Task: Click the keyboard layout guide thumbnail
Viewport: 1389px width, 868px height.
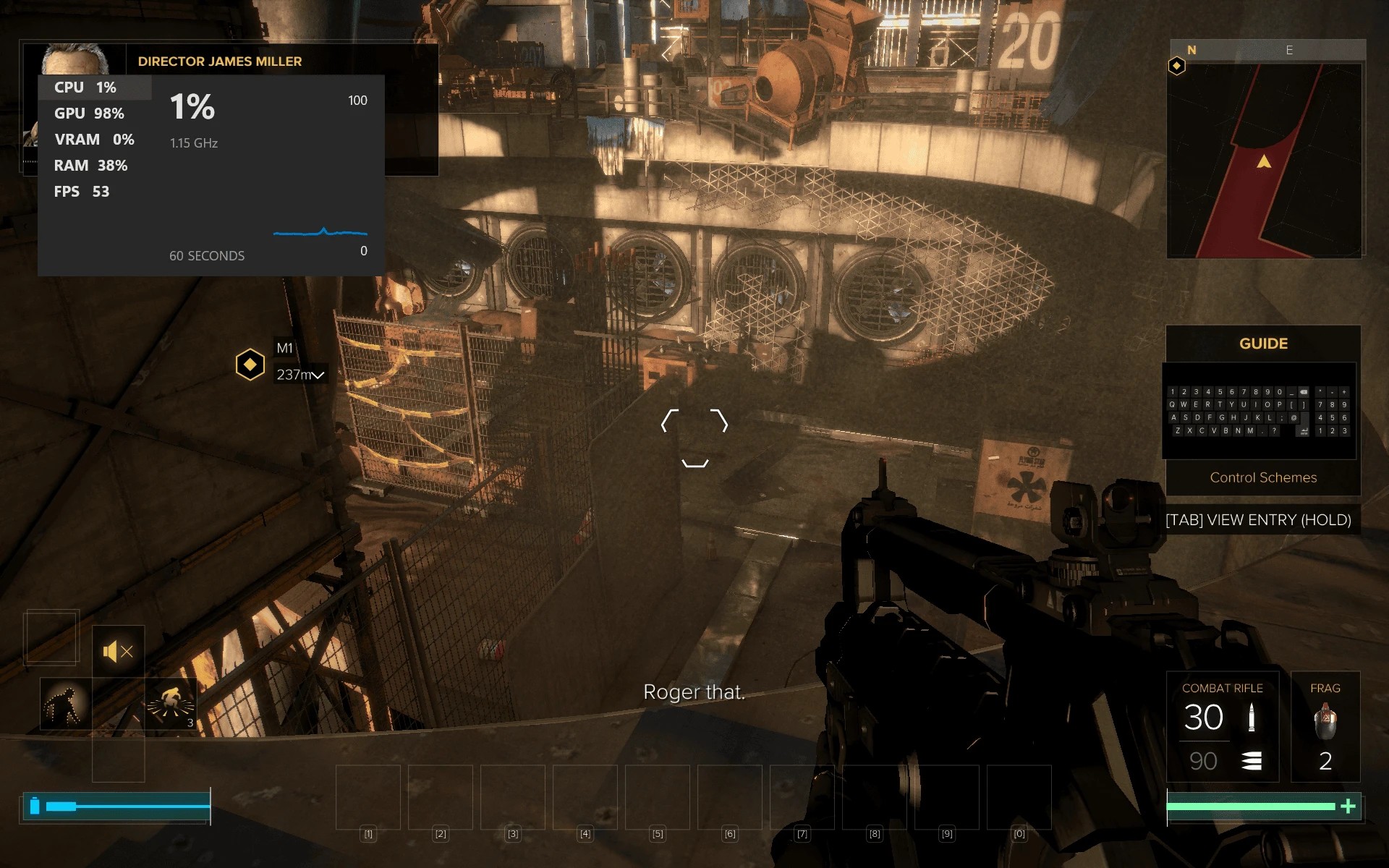Action: (x=1259, y=411)
